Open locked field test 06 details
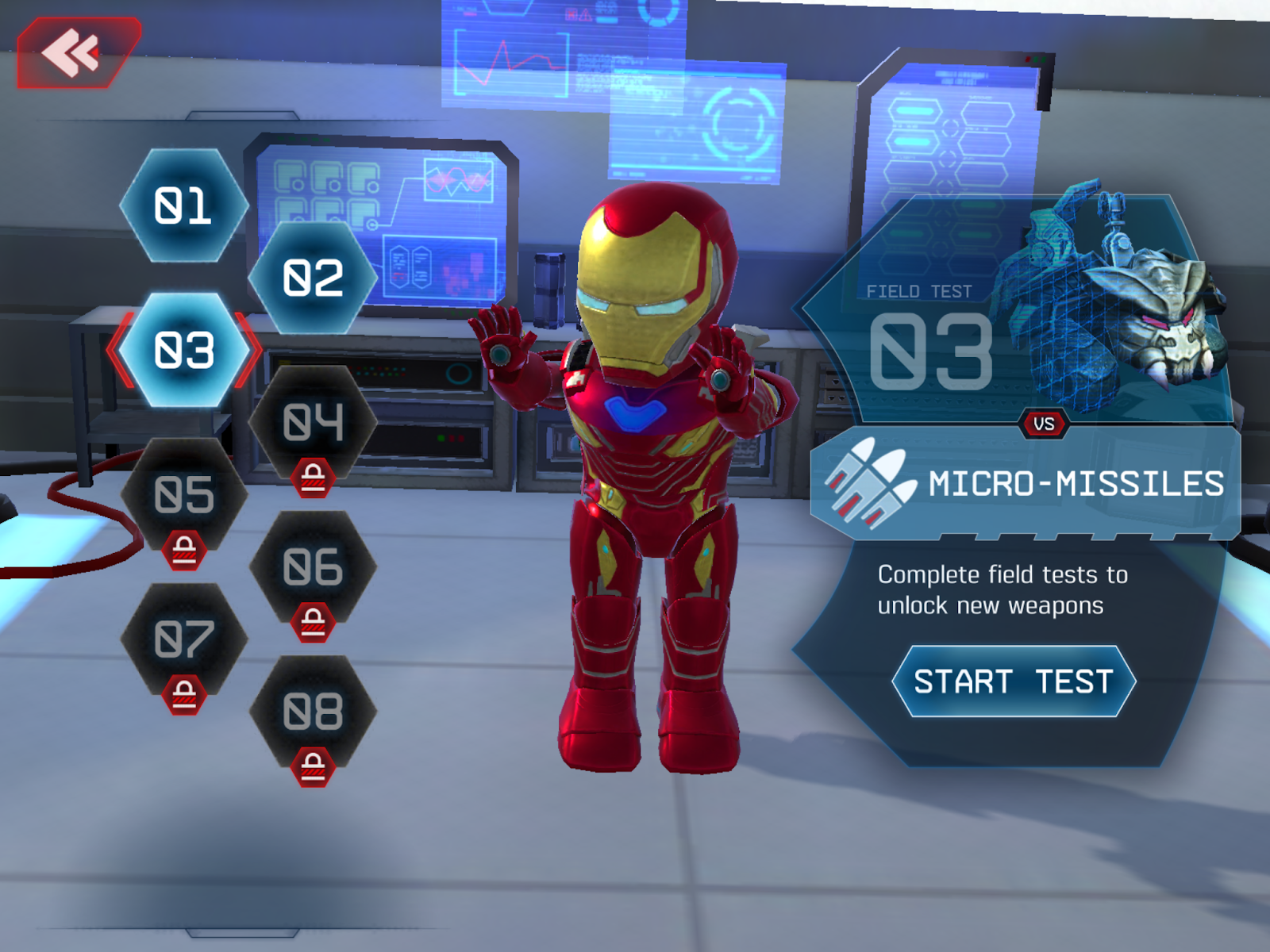Image resolution: width=1270 pixels, height=952 pixels. (312, 567)
